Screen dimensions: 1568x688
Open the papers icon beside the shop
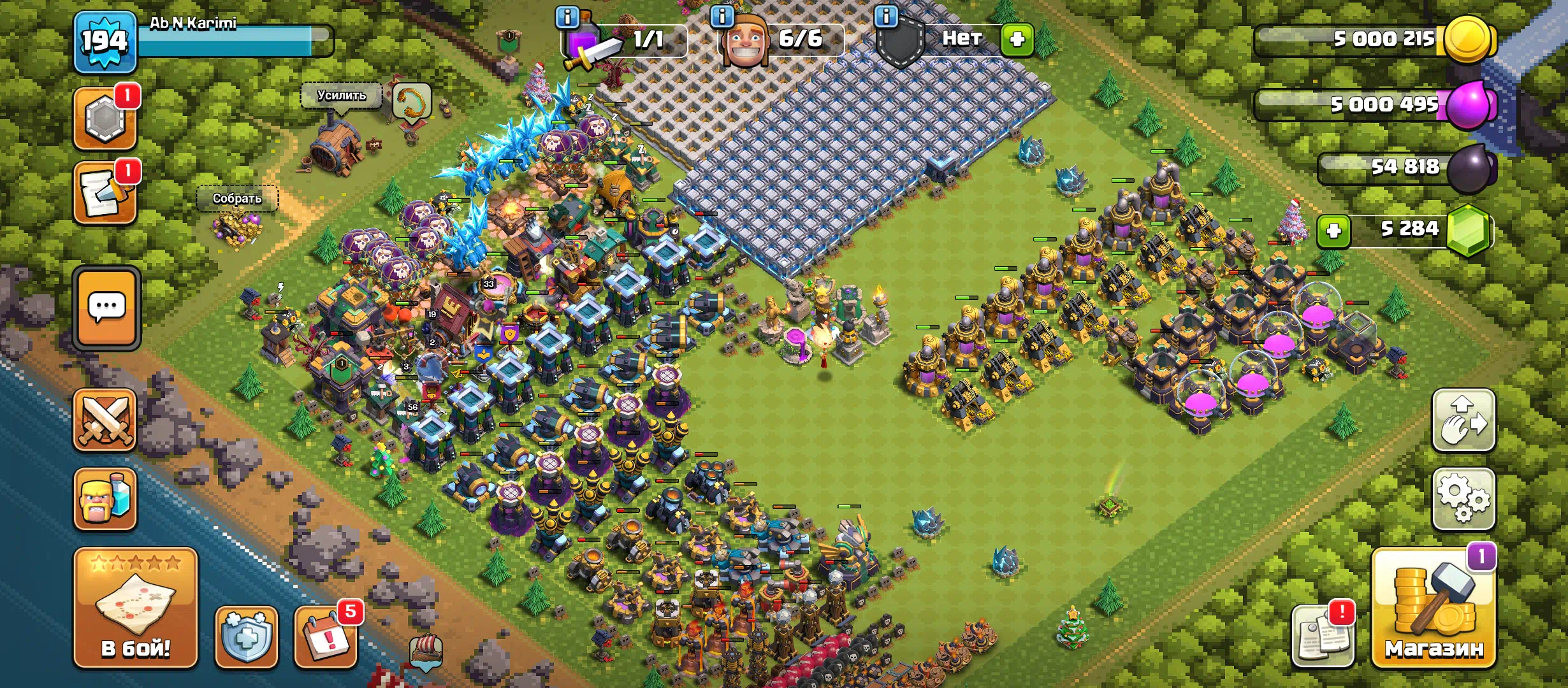(1323, 636)
